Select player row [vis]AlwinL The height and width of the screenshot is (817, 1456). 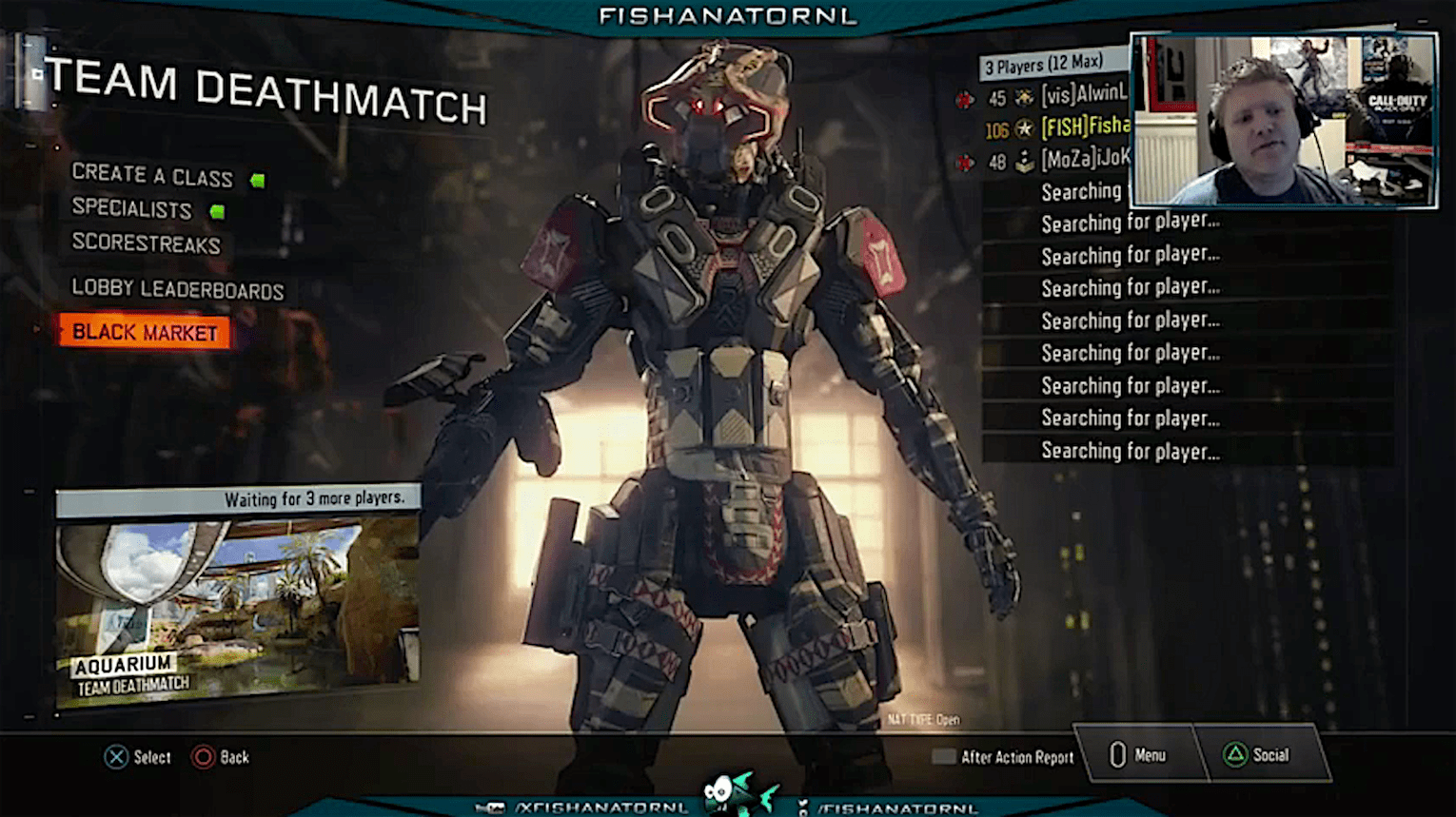tap(1056, 95)
